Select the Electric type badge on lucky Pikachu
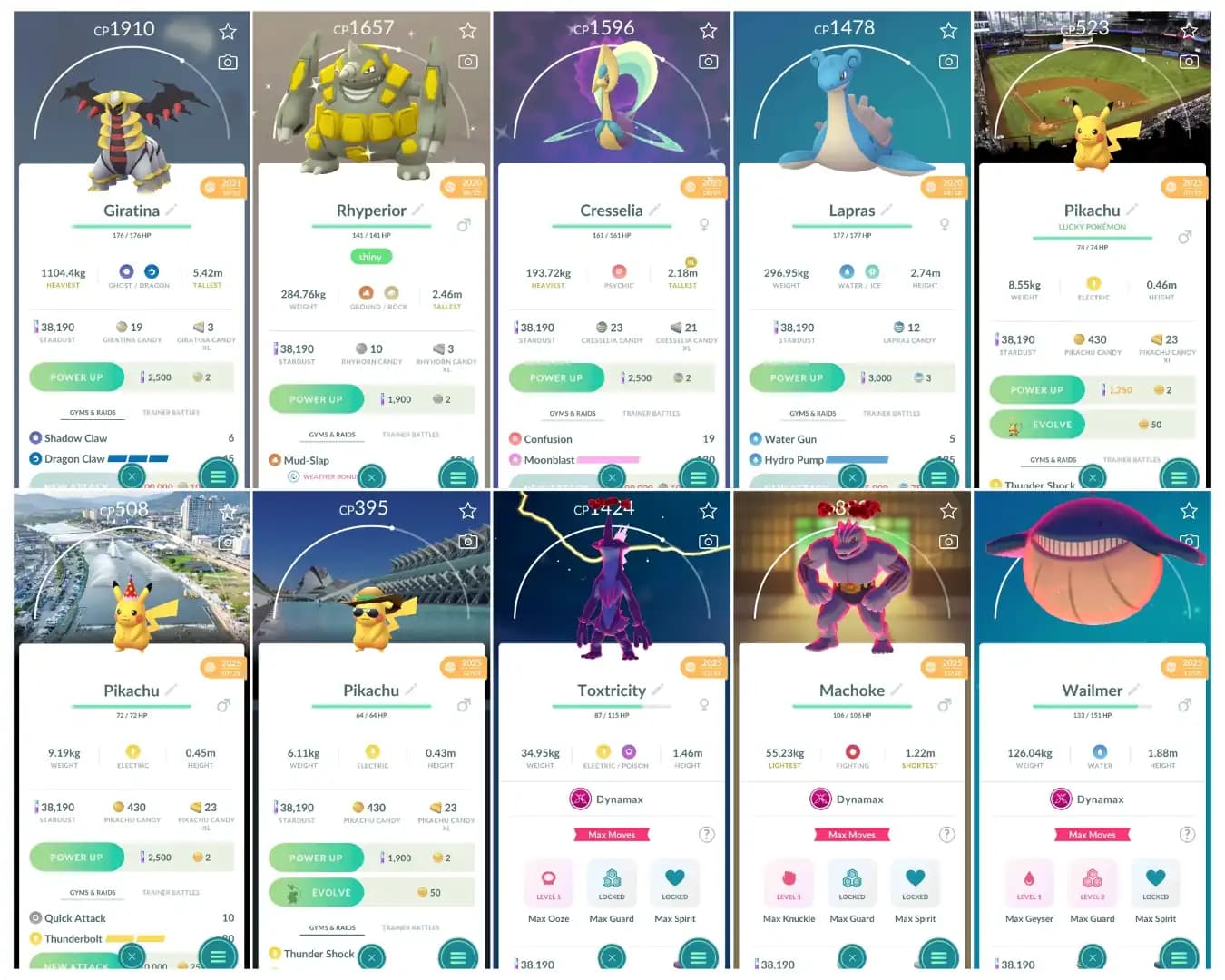Viewport: 1225px width, 980px height. point(1093,285)
